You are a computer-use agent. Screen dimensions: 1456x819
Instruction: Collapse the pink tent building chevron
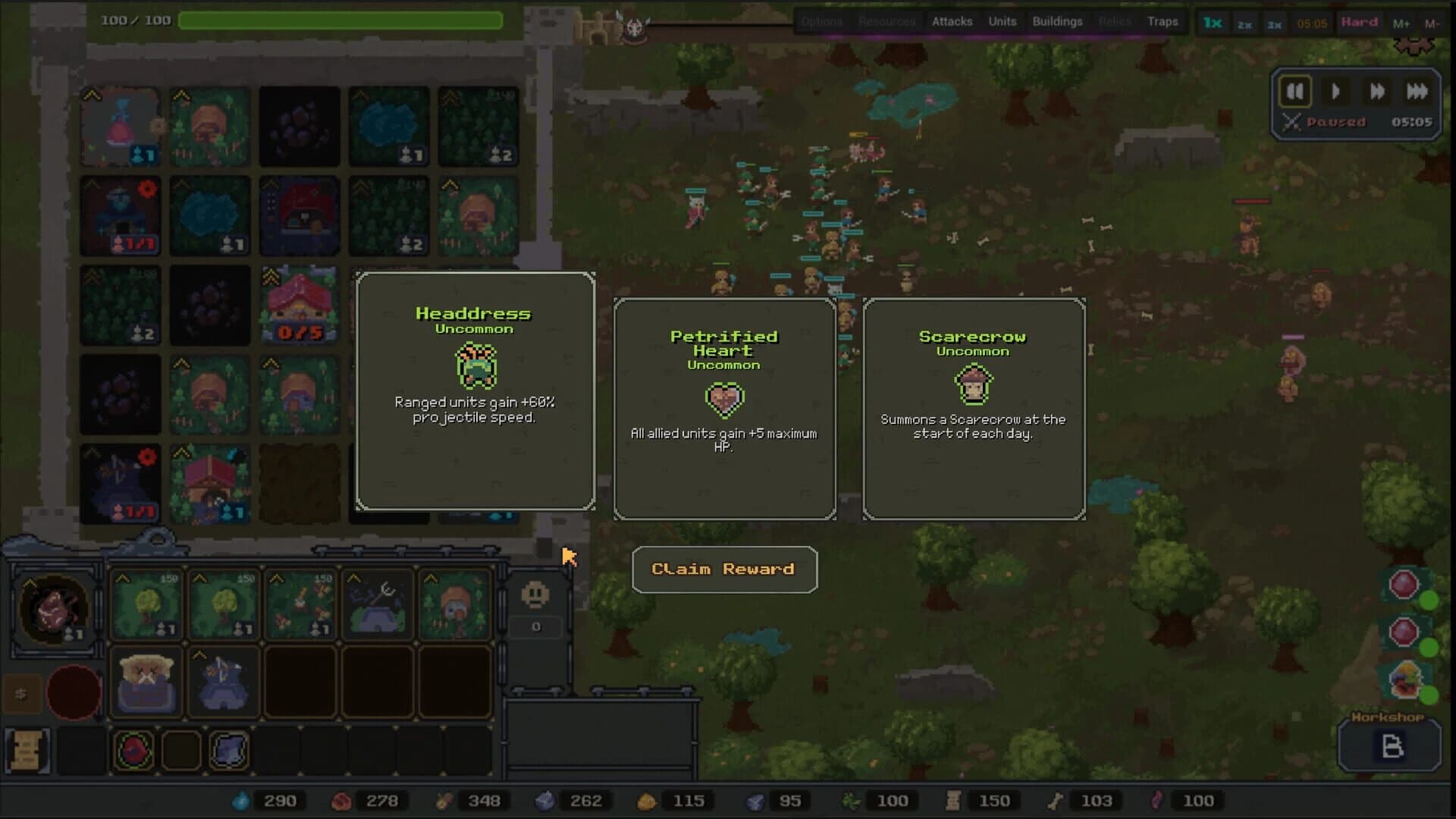92,94
